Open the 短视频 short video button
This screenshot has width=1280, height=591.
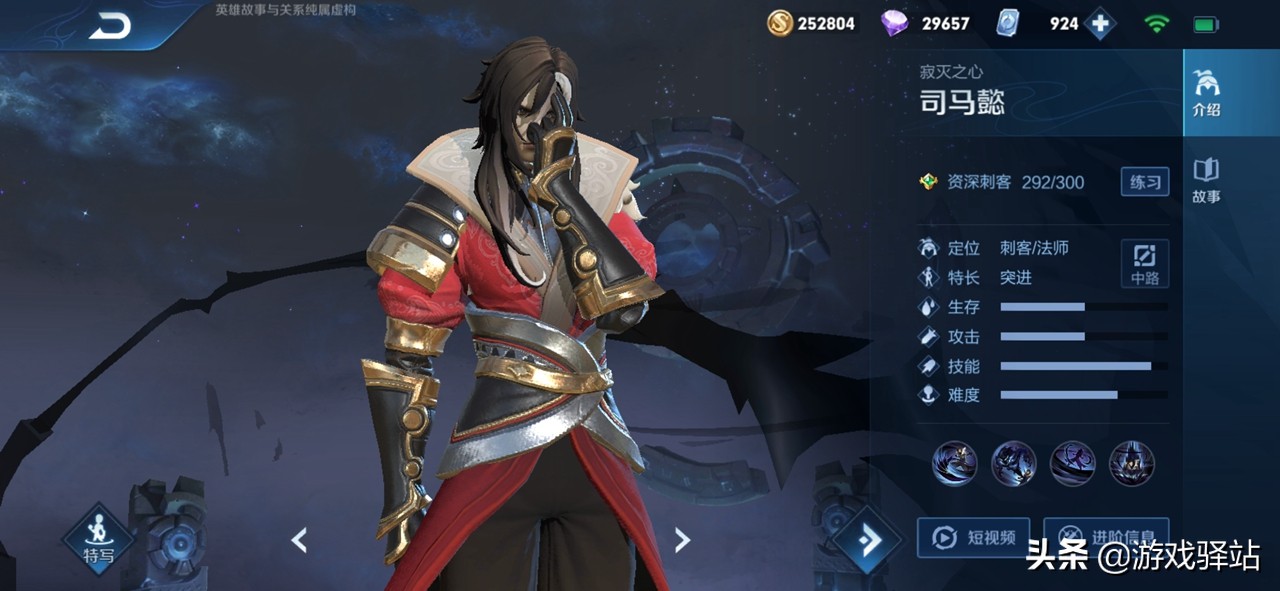[x=973, y=538]
